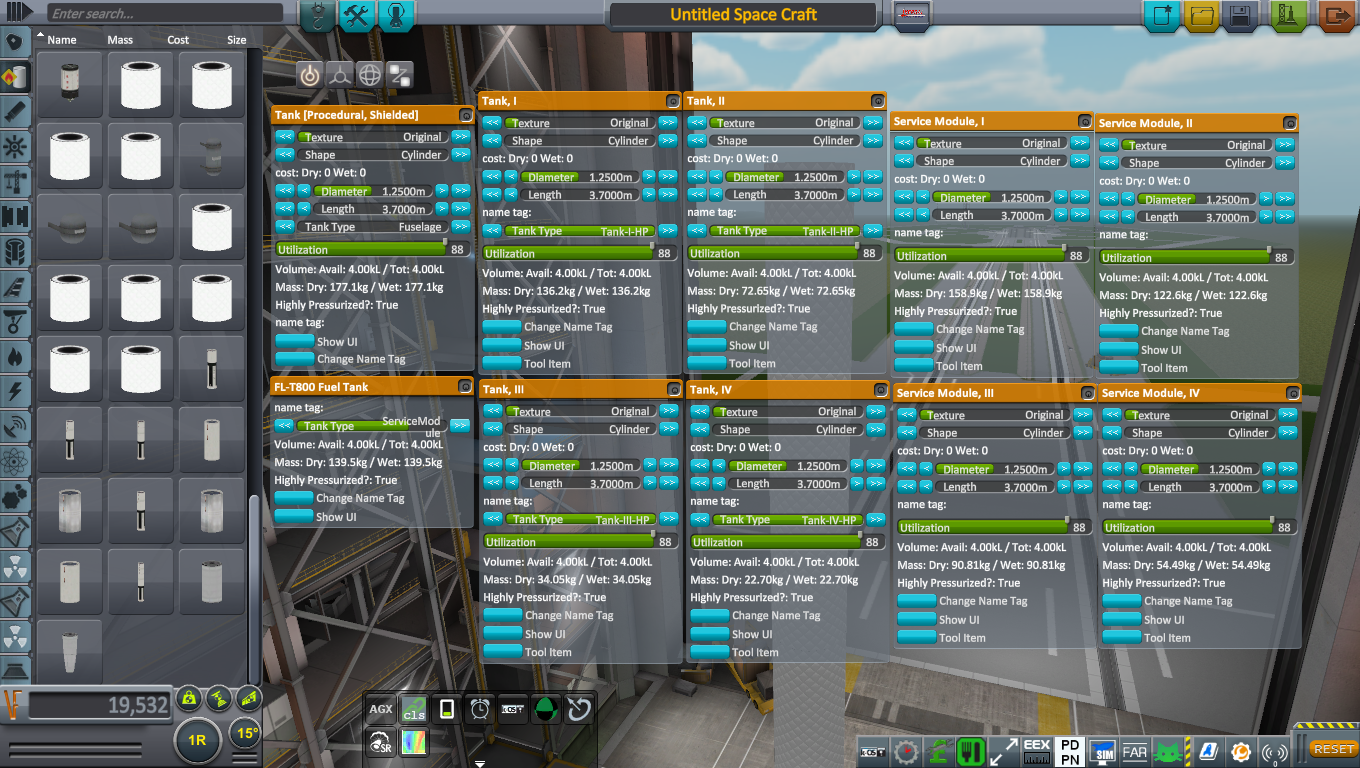1360x768 pixels.
Task: Open crew assignment via the astronaut icon
Action: (x=396, y=17)
